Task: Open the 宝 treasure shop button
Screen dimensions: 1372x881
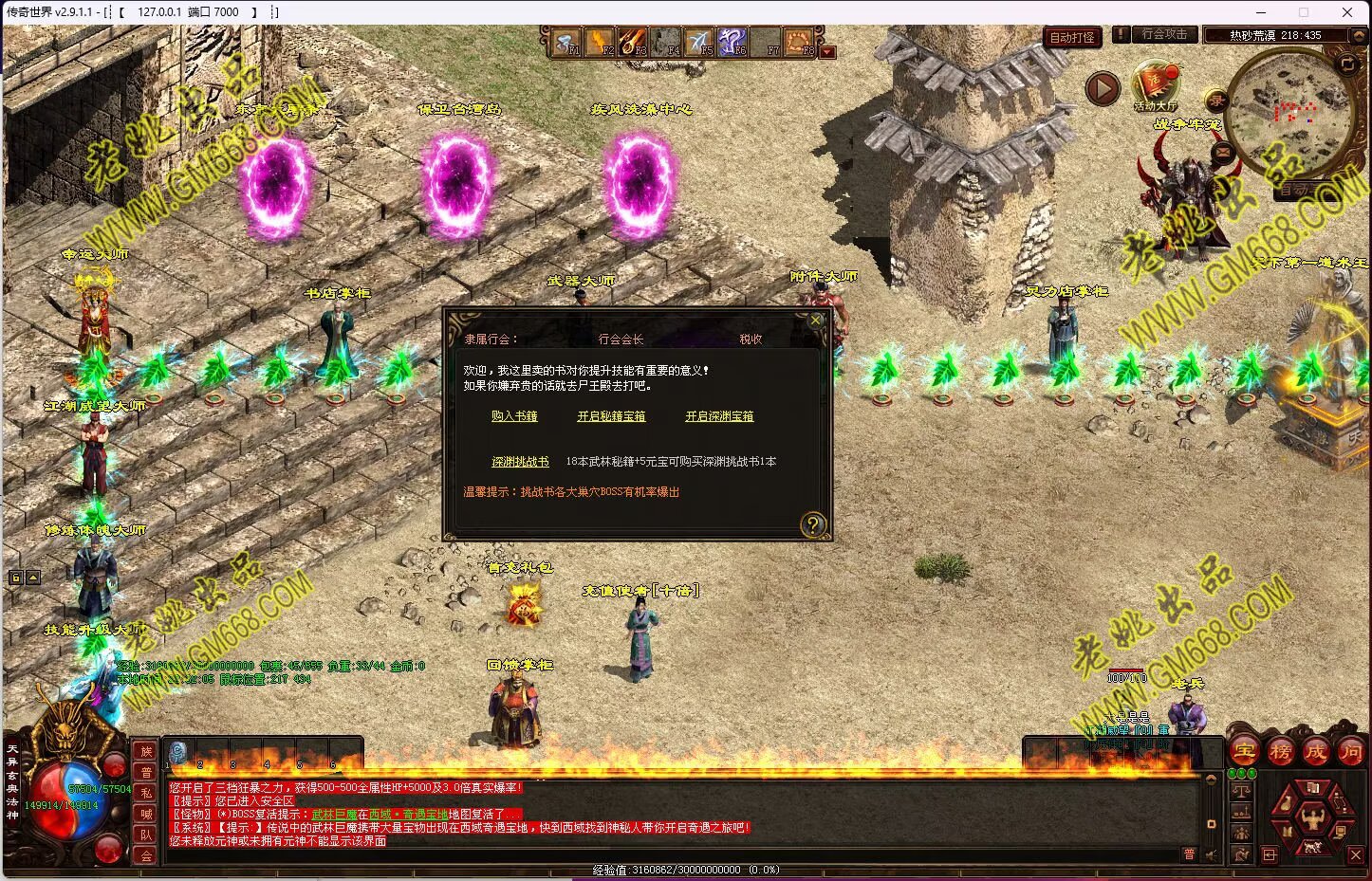Action: (x=1244, y=752)
